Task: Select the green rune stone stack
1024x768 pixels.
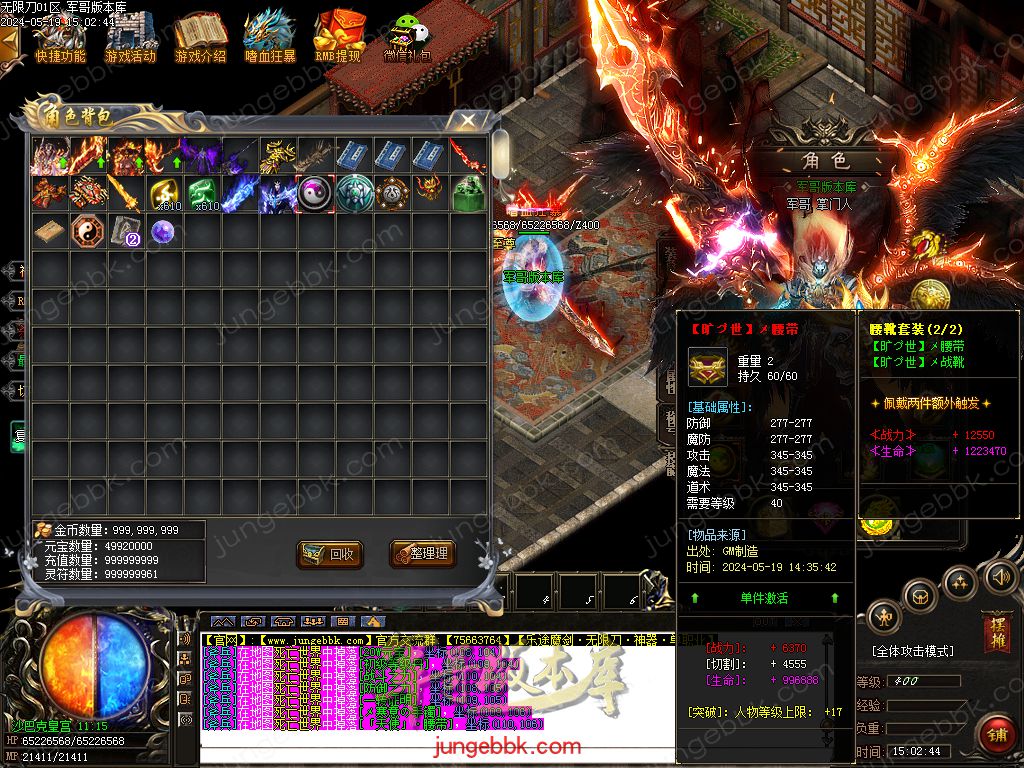Action: pyautogui.click(x=203, y=193)
